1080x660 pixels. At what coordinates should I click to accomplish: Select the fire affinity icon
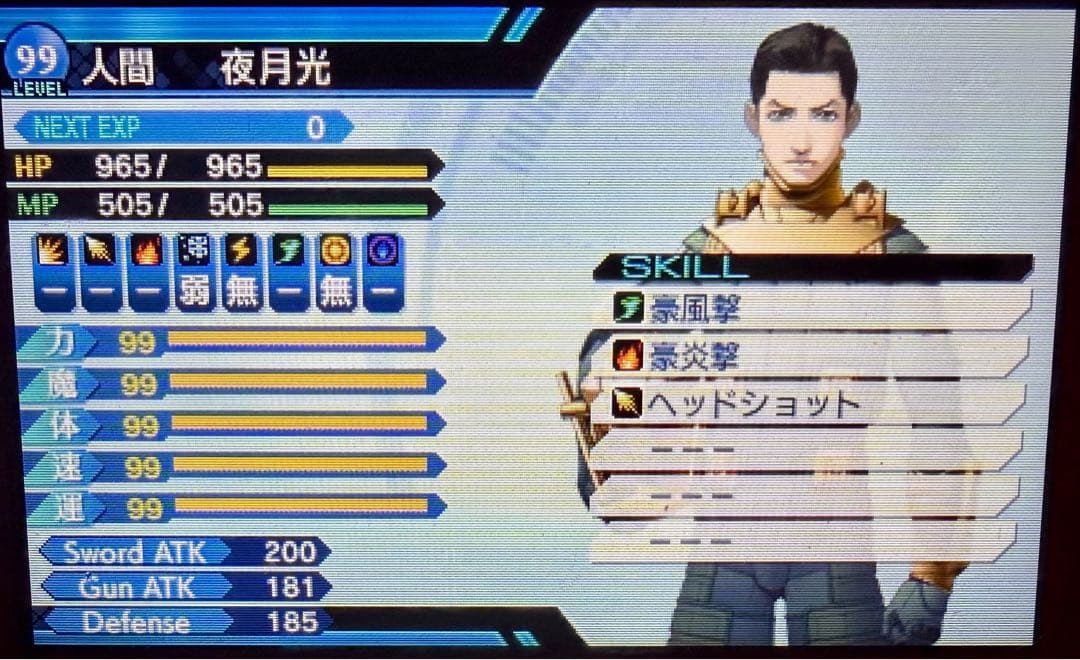click(x=147, y=251)
